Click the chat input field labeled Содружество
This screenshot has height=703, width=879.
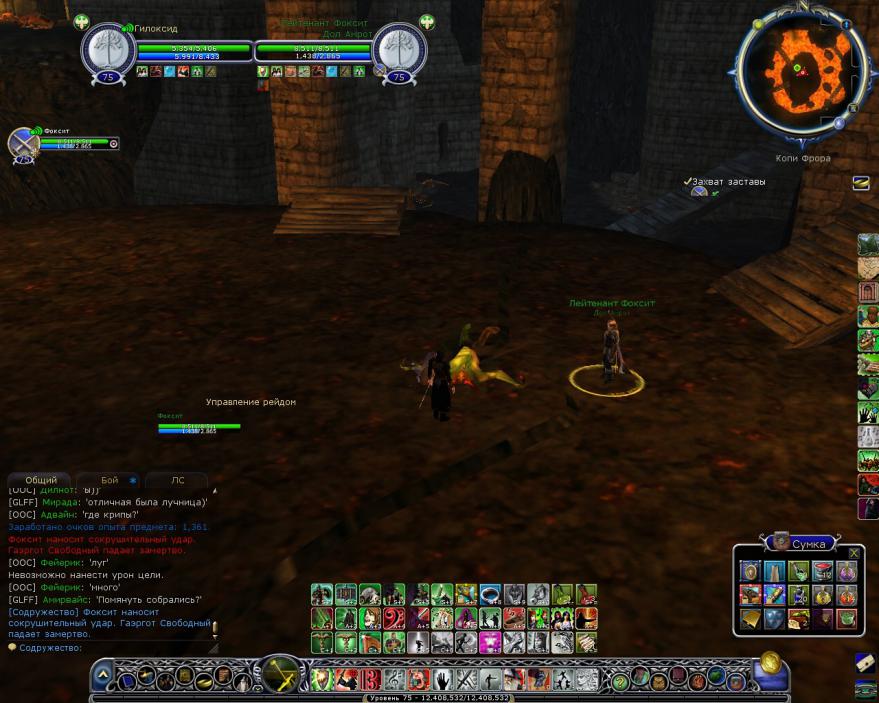110,648
